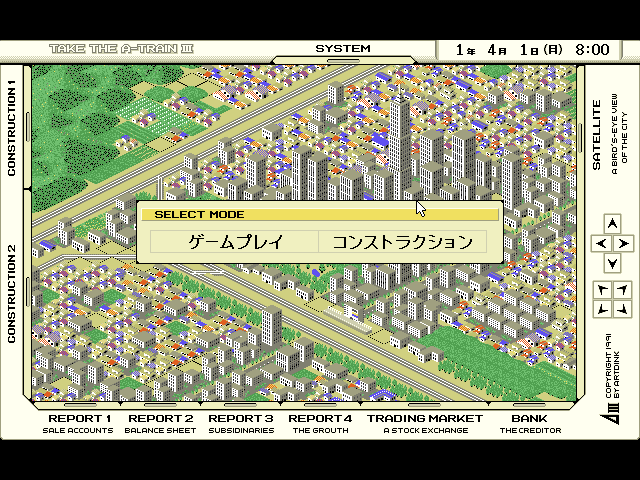Click the up-left diagonal arrow button
Screen dimensions: 640x480
(x=601, y=289)
